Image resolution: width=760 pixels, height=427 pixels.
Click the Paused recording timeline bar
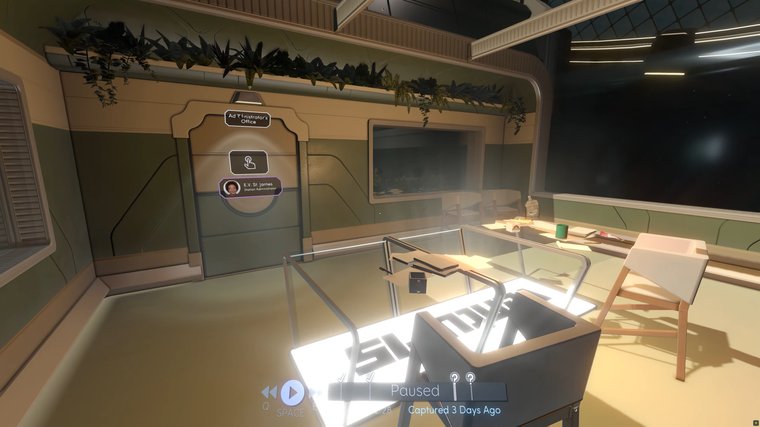click(x=415, y=391)
